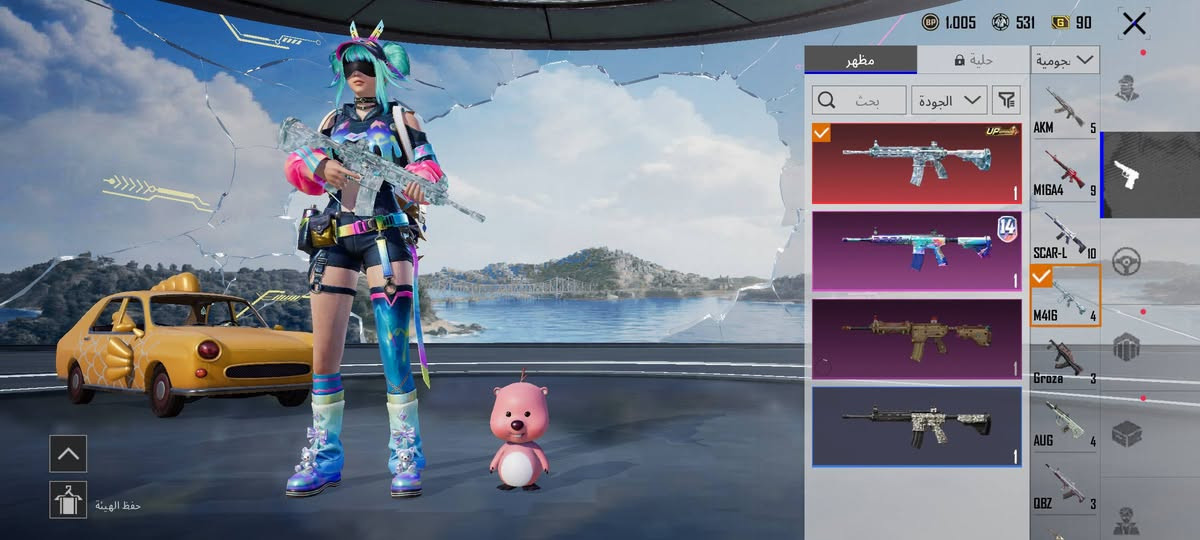The width and height of the screenshot is (1200, 540).
Task: Choose AKM in the weapon list
Action: coord(1065,109)
